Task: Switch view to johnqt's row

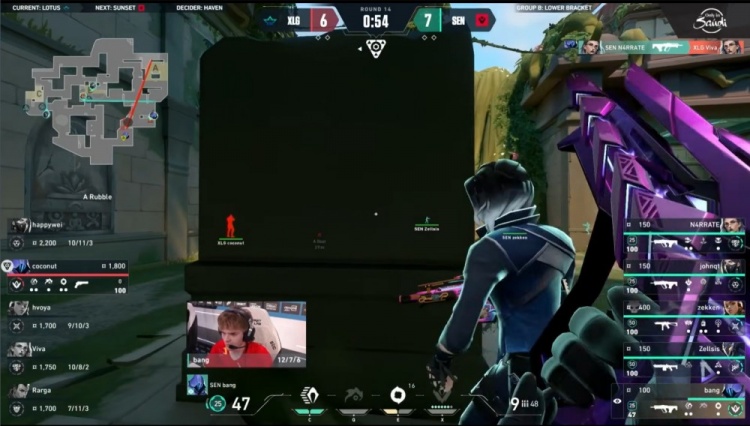Action: [683, 274]
